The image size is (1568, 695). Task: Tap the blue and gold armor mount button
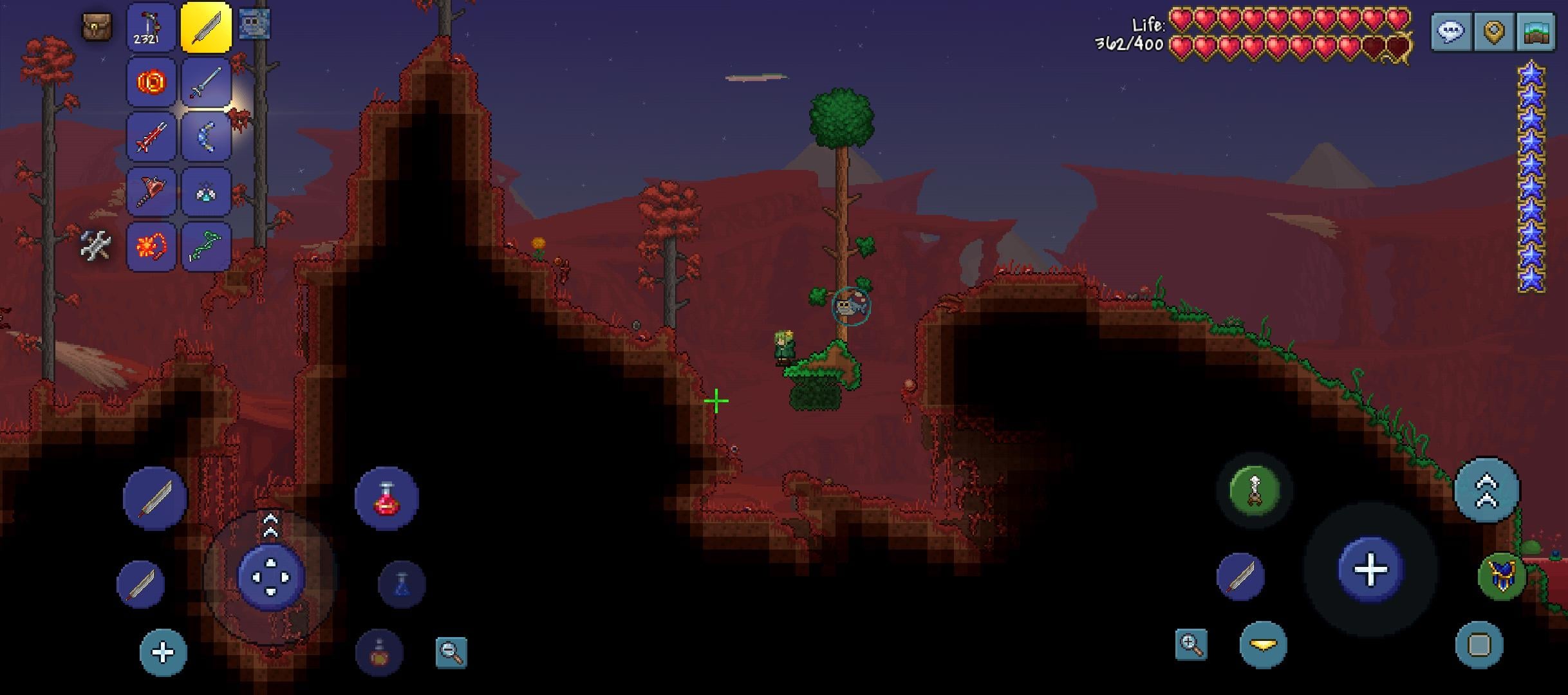(1502, 576)
